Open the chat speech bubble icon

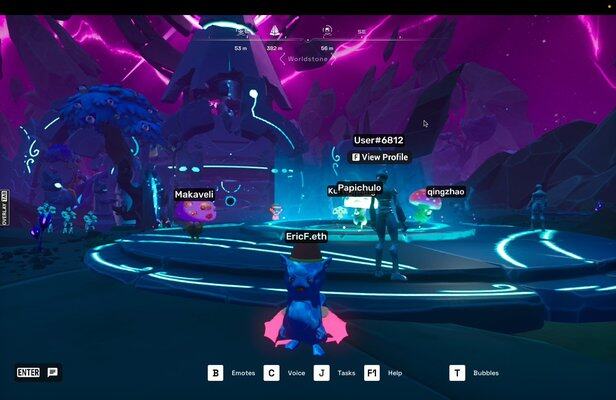pos(53,372)
